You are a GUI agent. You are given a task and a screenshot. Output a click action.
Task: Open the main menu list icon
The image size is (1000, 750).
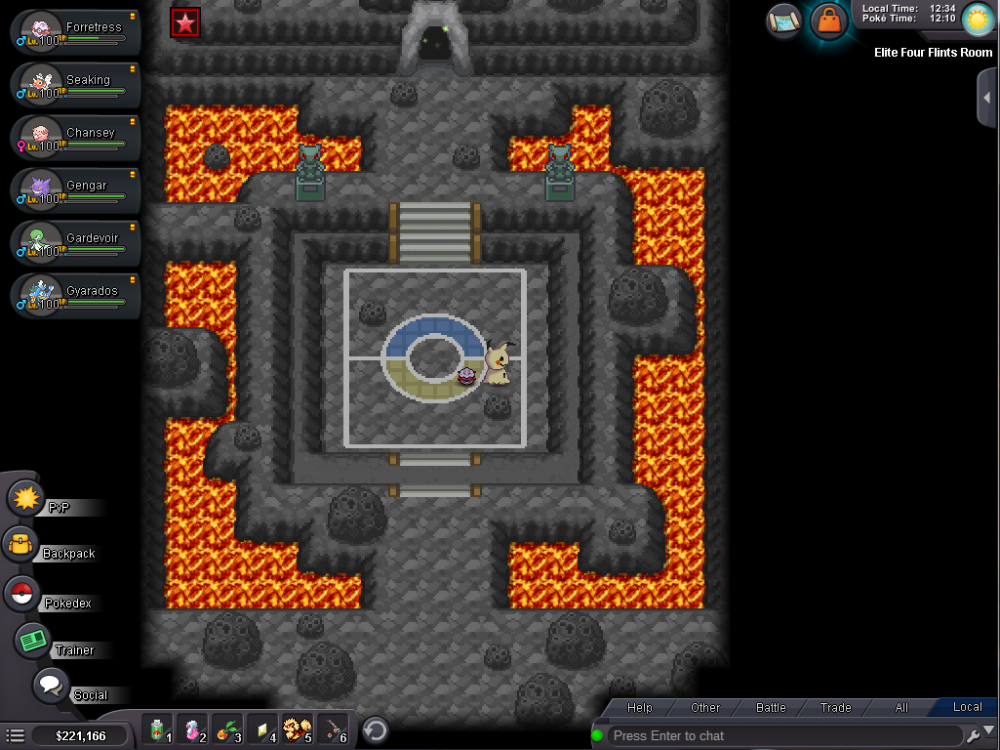point(15,736)
